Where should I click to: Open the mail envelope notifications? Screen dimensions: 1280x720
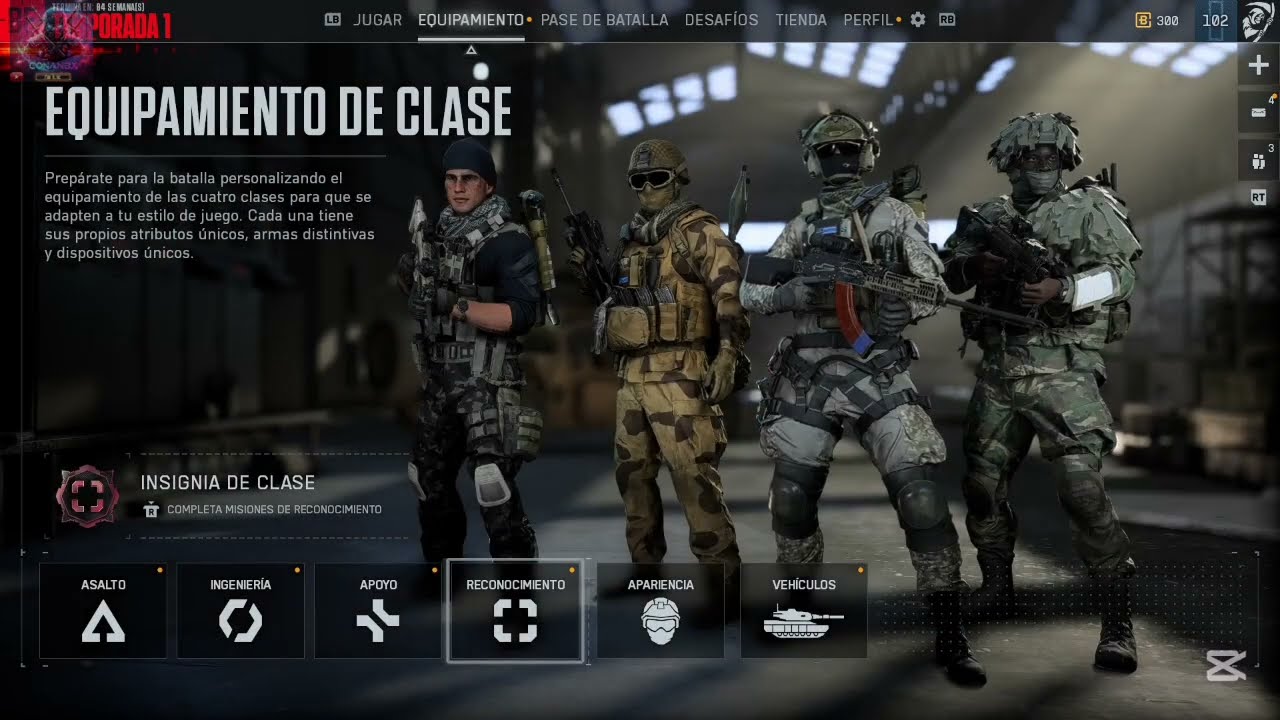pyautogui.click(x=1259, y=111)
